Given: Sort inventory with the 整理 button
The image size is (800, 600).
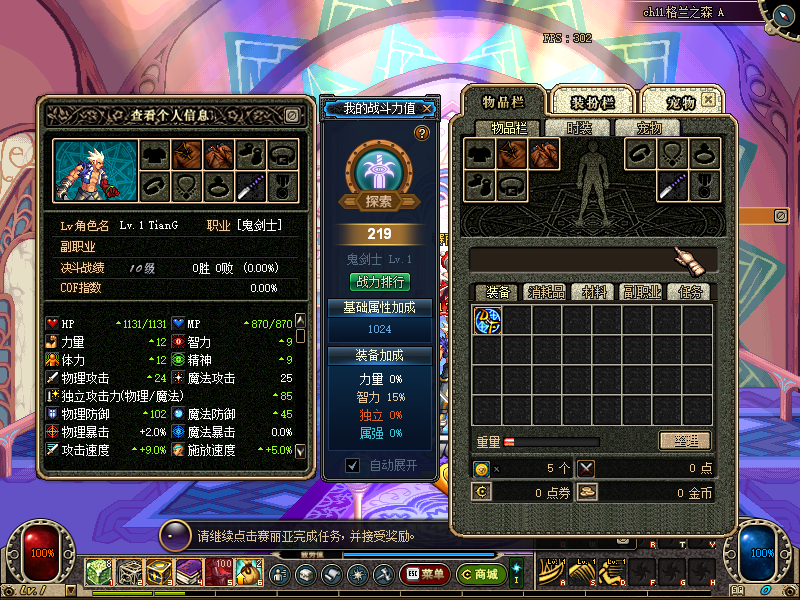Looking at the screenshot, I should coord(685,441).
